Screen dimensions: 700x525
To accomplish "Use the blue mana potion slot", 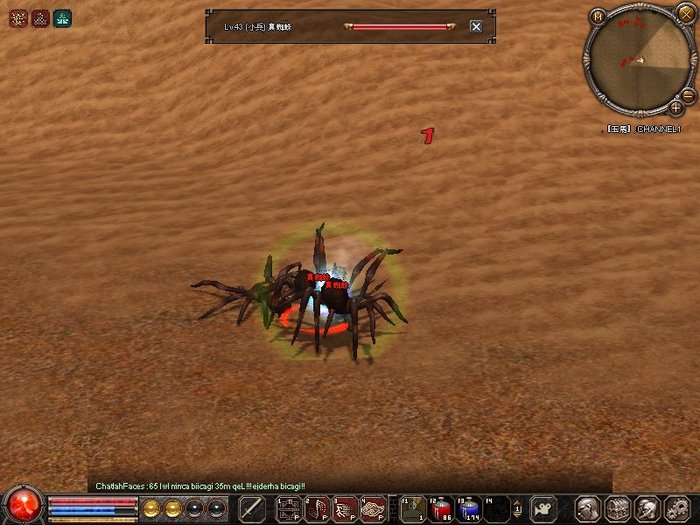I will pos(470,509).
